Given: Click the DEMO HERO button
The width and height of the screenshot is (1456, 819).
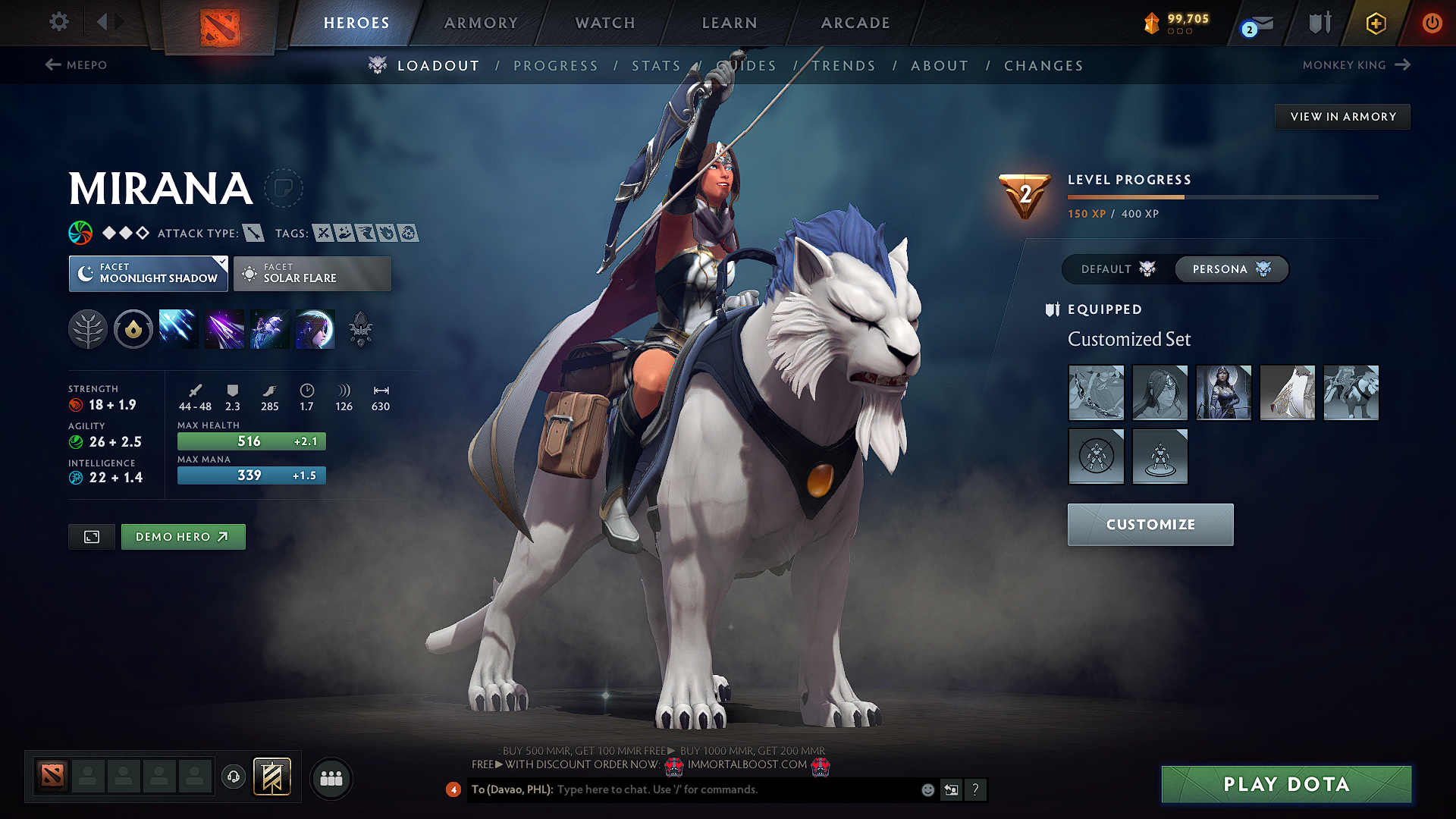Looking at the screenshot, I should 183,536.
